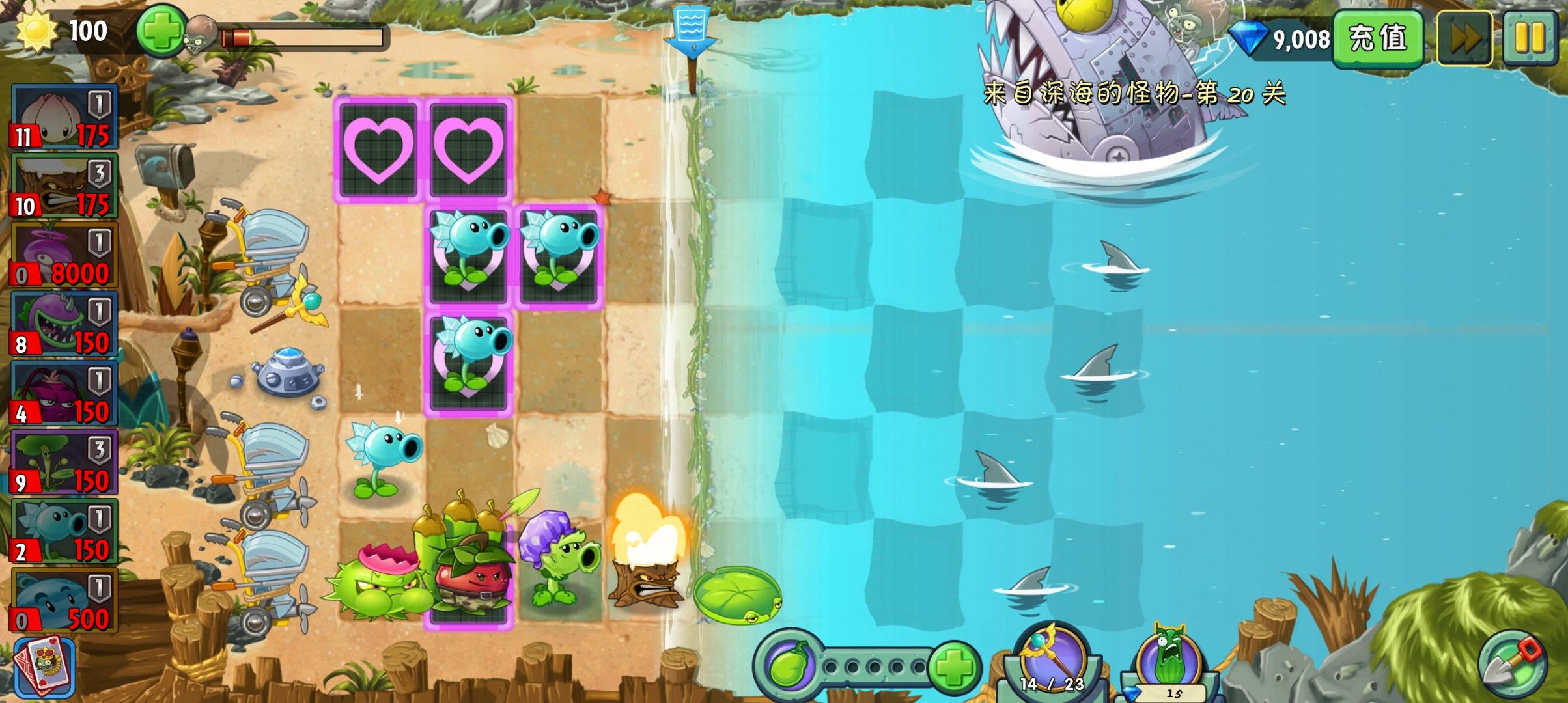Click the level title 来自深海的怪物-第20关
This screenshot has width=1568, height=703.
[x=1130, y=93]
